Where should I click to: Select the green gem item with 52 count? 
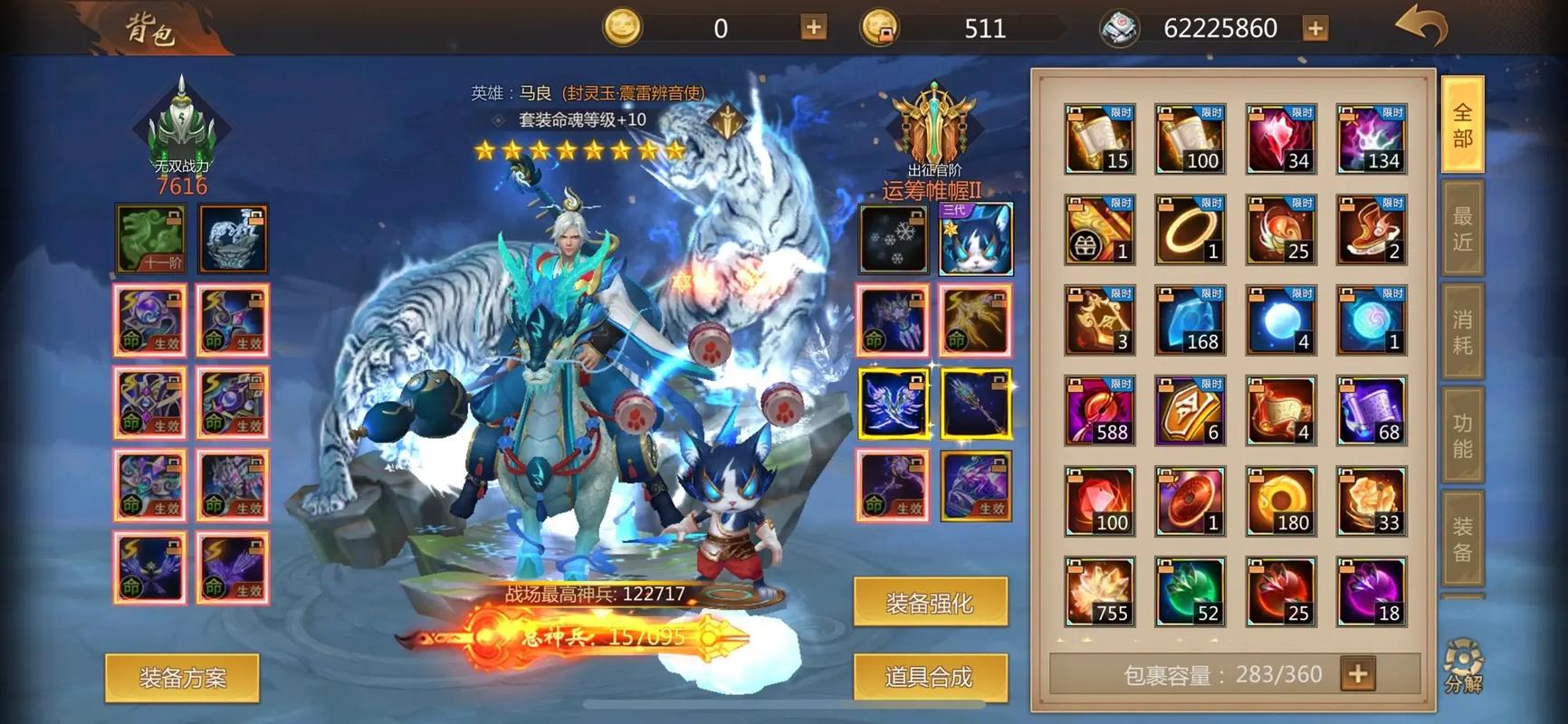pos(1190,590)
